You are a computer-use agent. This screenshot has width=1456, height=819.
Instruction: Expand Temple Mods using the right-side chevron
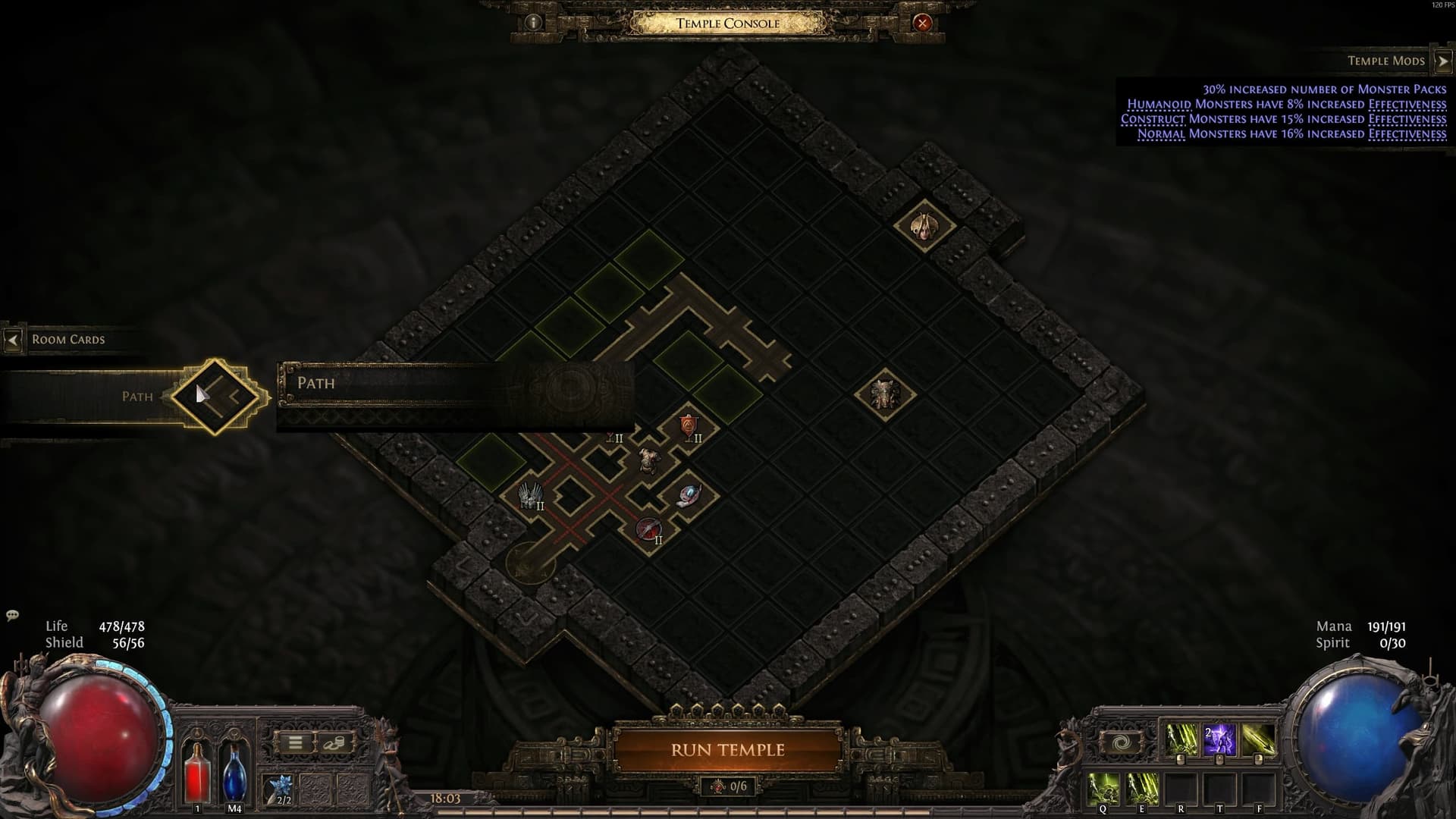(x=1442, y=60)
